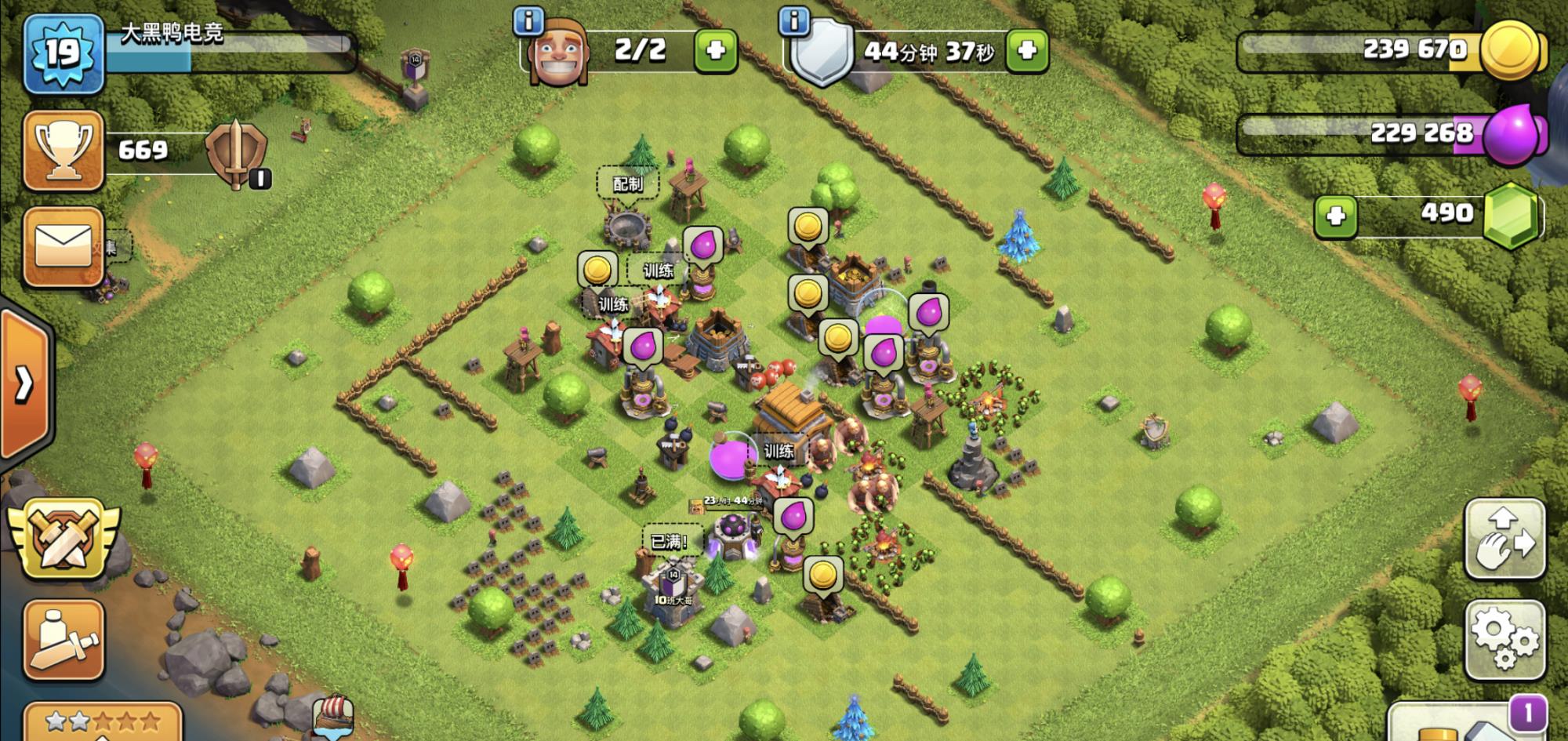This screenshot has height=741, width=1568.
Task: Open the trophy ranking button
Action: pos(64,150)
